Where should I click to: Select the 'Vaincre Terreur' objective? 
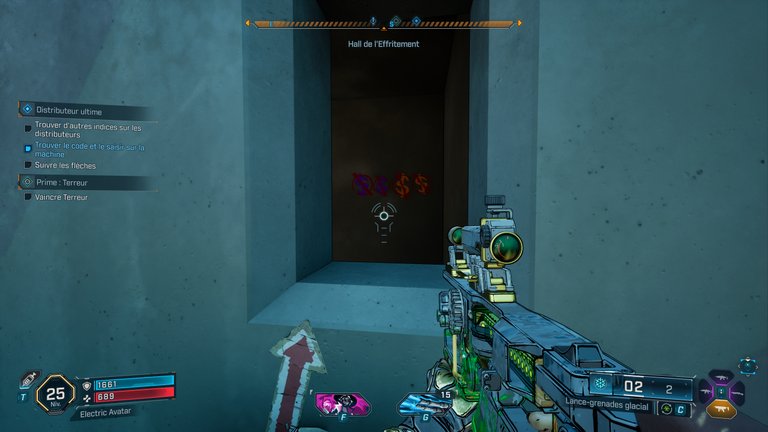pos(60,198)
